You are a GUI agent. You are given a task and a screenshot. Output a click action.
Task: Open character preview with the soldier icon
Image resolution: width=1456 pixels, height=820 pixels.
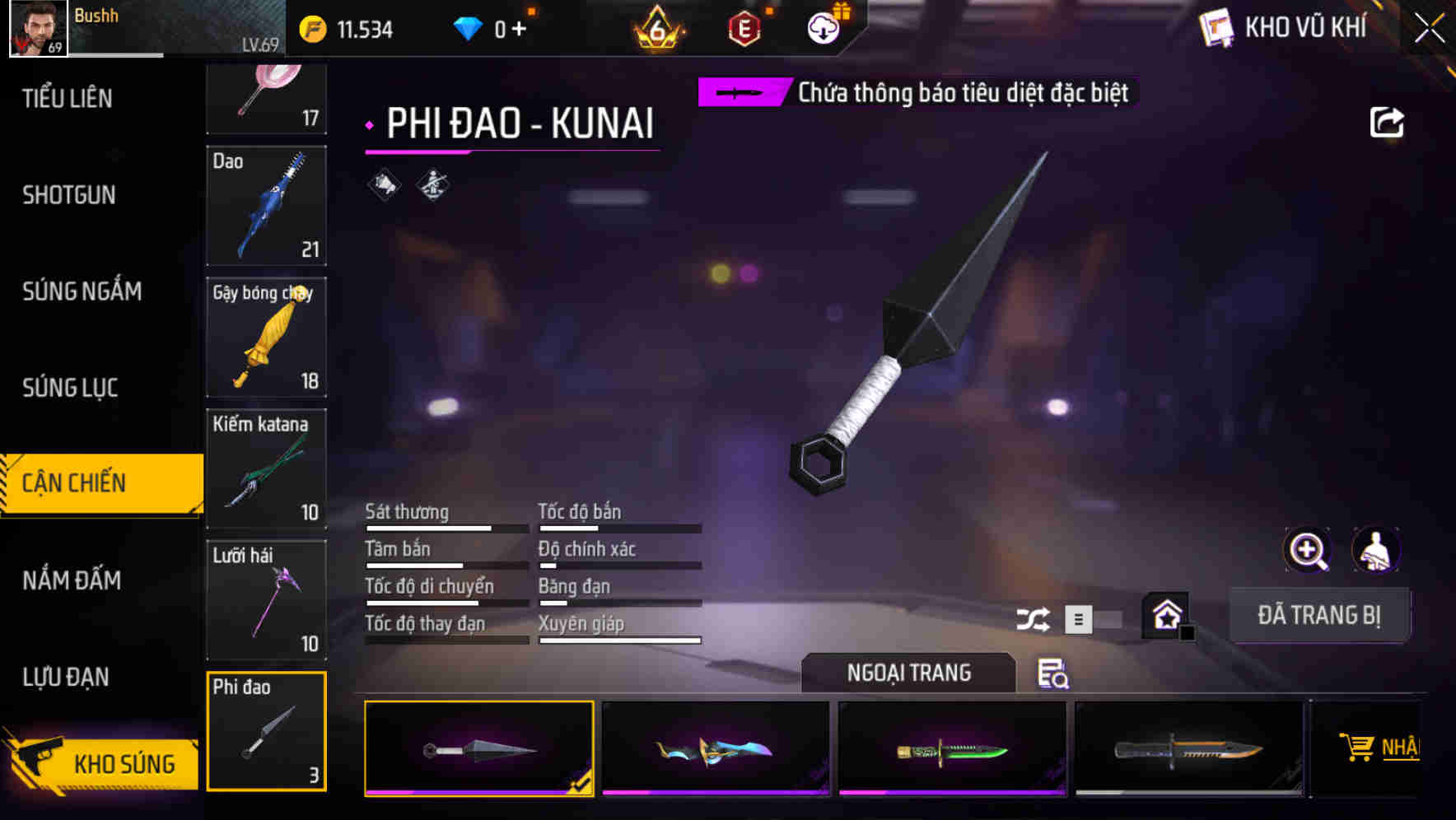1376,550
